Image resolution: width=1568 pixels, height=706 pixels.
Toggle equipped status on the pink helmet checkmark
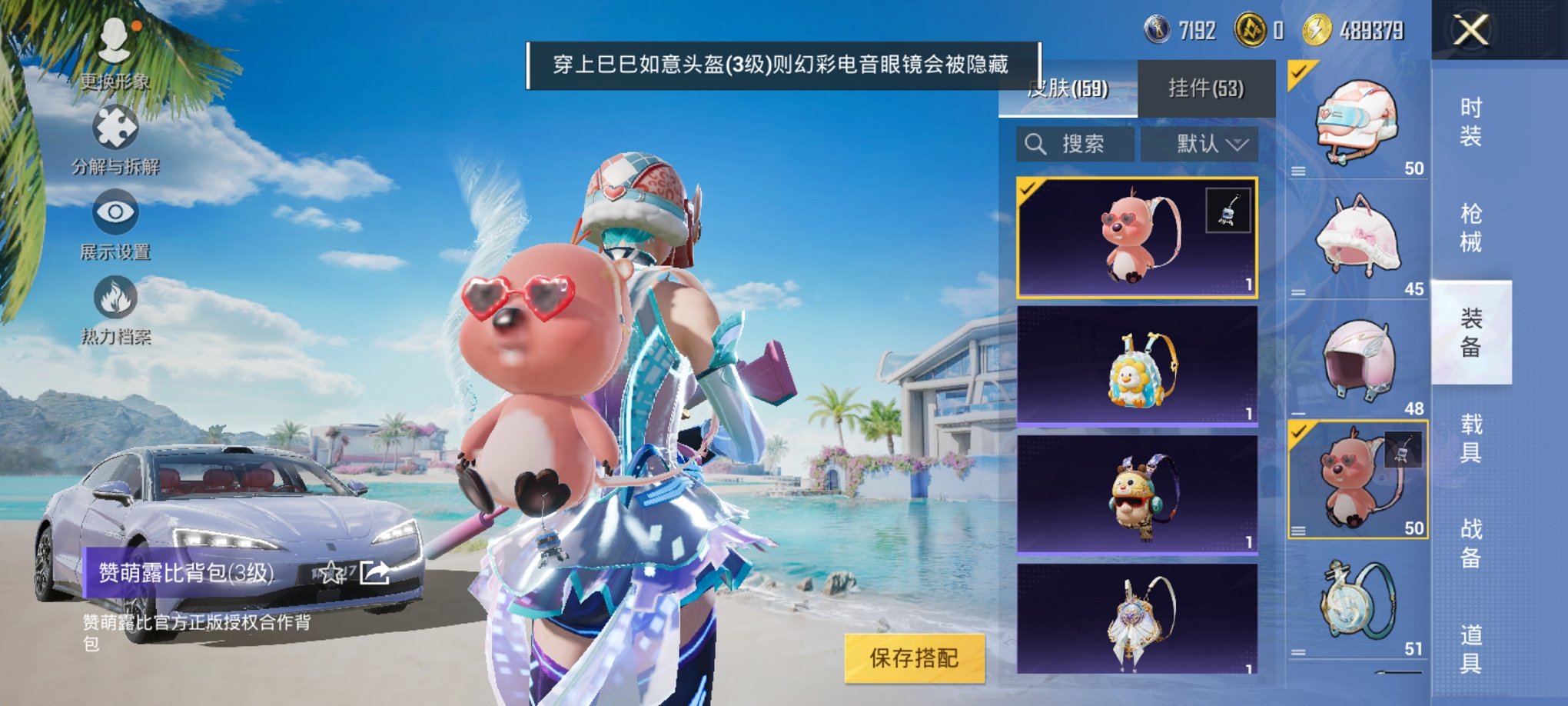pos(1297,73)
